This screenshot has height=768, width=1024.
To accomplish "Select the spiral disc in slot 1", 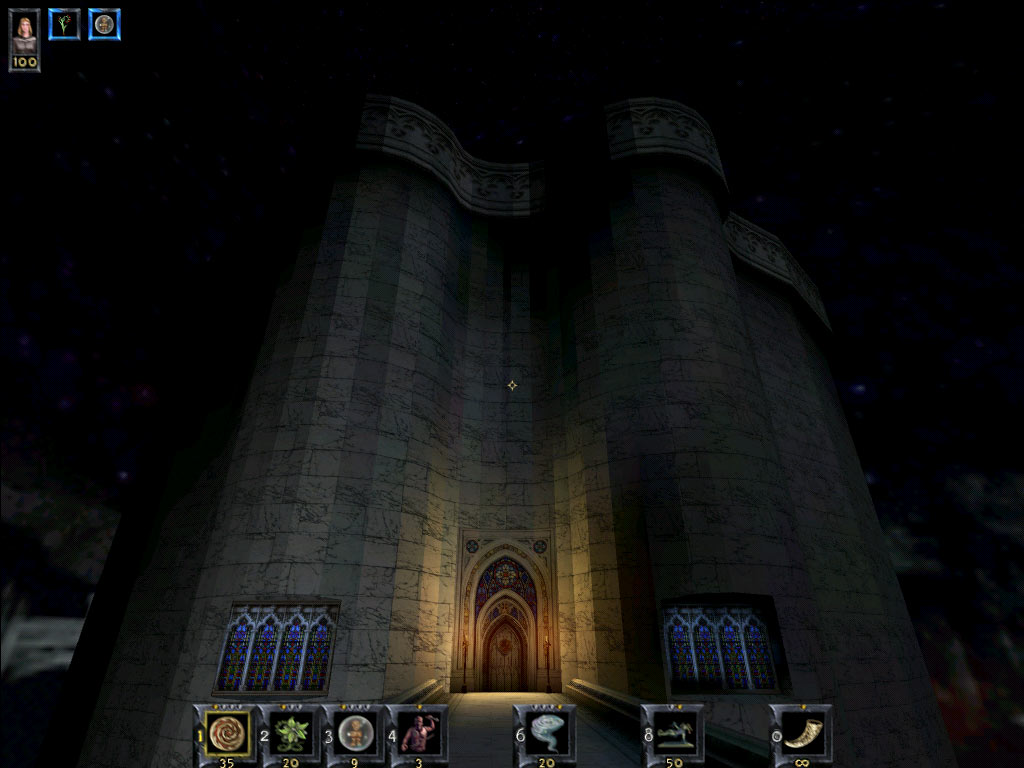I will click(x=227, y=734).
